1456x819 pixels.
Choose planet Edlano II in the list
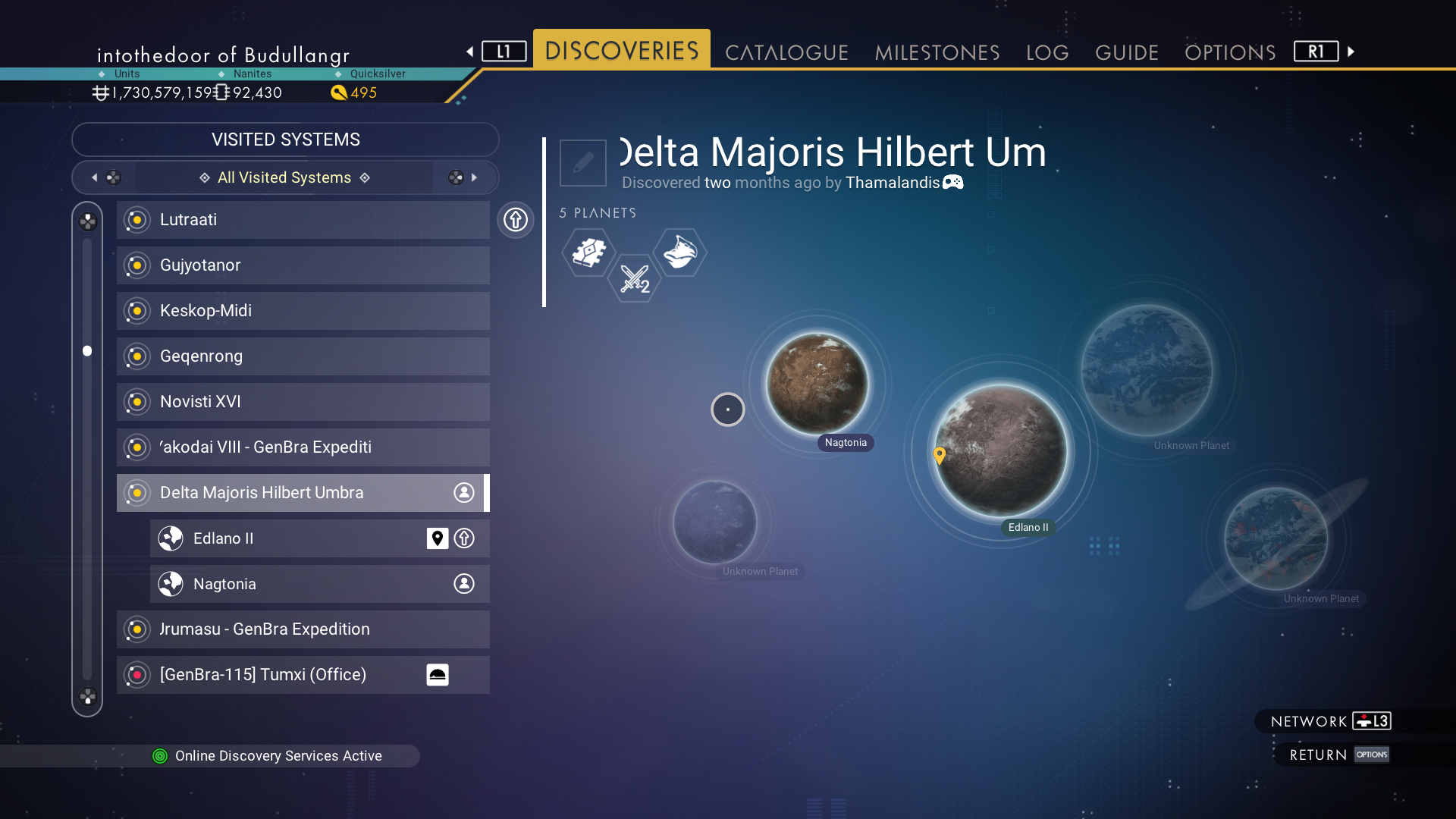[288, 538]
